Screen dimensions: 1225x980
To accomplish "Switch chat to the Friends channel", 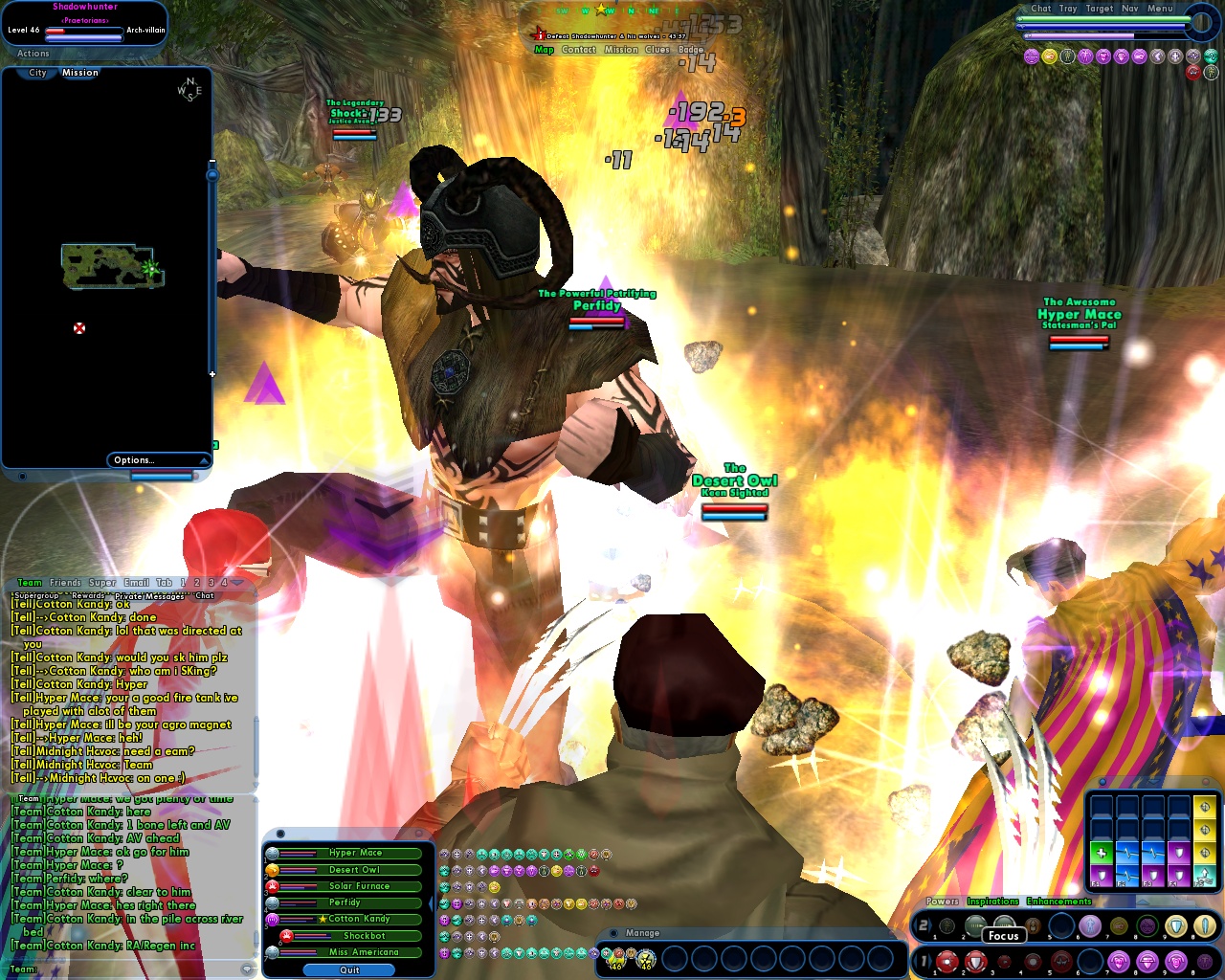I will click(x=65, y=583).
